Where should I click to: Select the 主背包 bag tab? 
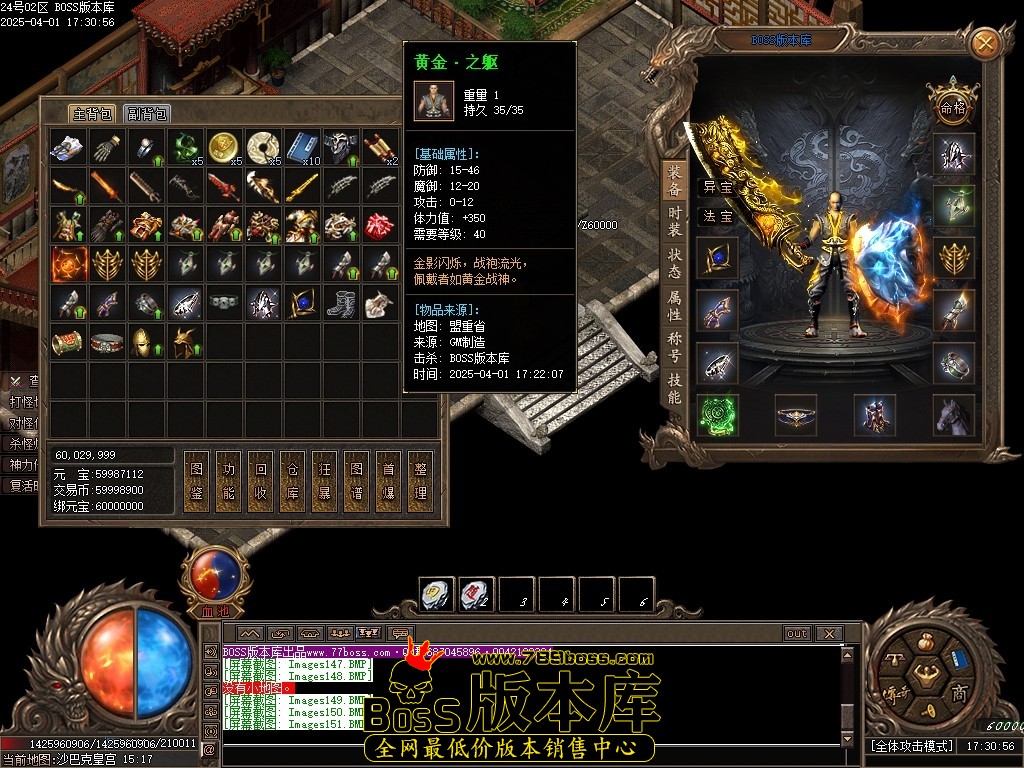pyautogui.click(x=92, y=113)
